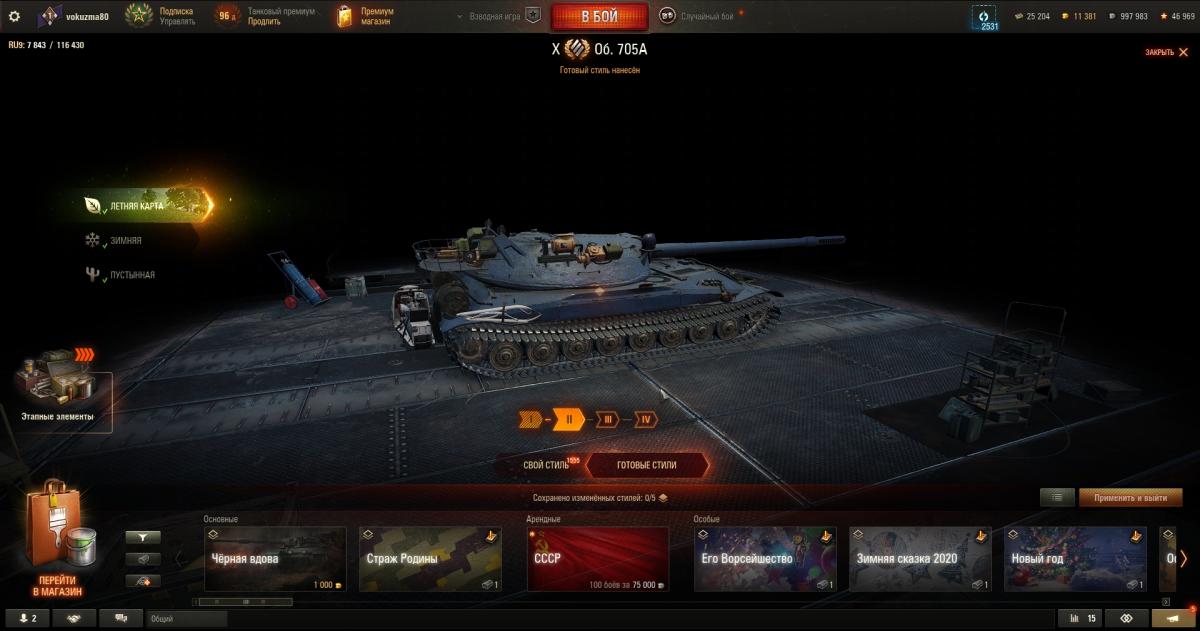Start battle with the В БОЙ button

click(599, 16)
